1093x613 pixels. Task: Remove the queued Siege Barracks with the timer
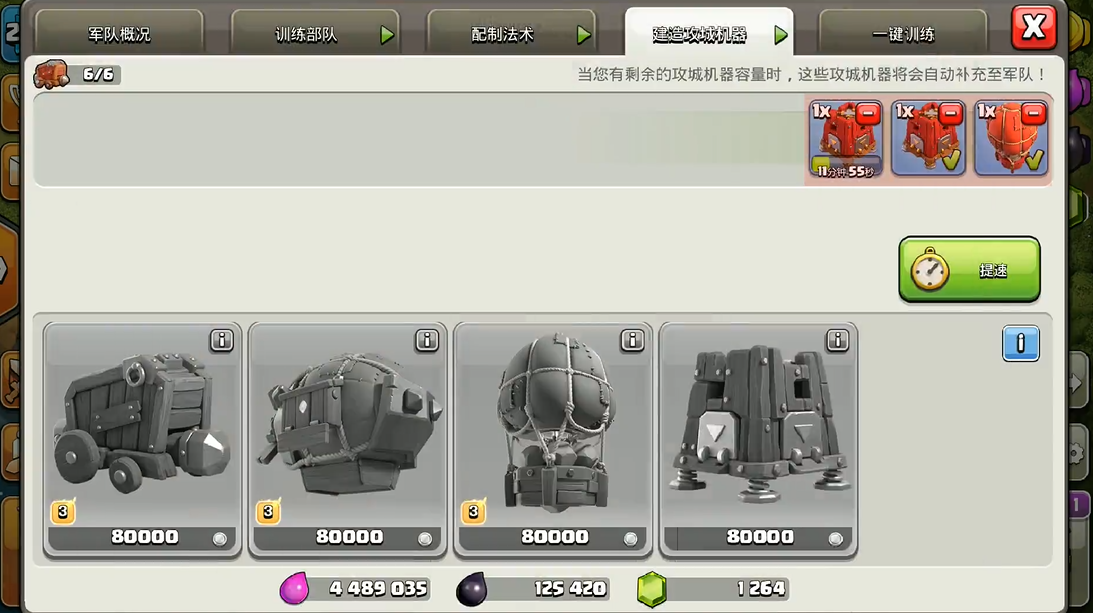point(868,113)
